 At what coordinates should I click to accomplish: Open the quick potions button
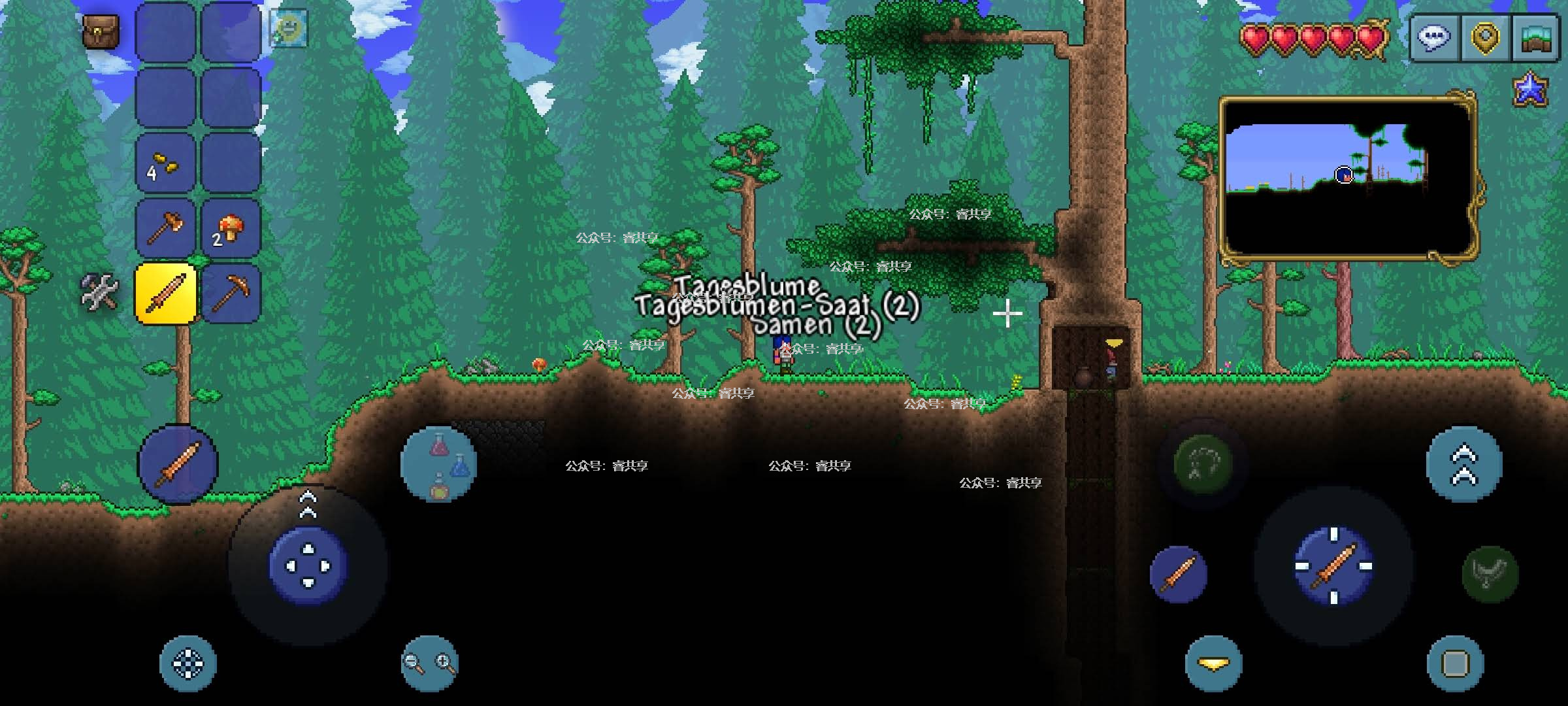(439, 463)
